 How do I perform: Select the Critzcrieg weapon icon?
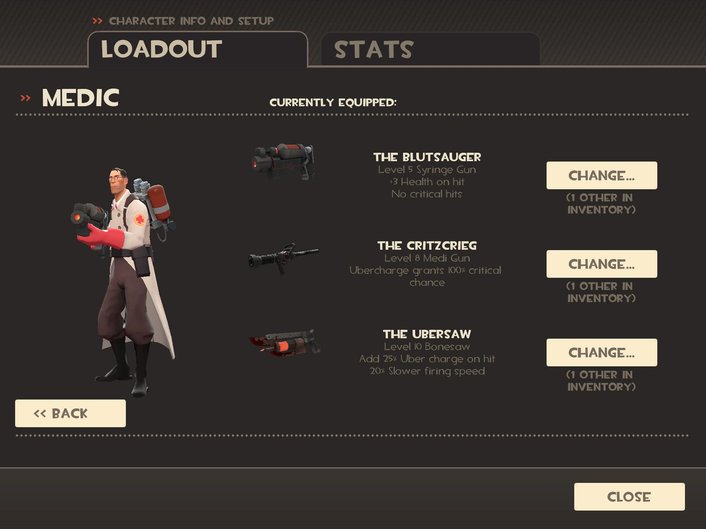coord(283,256)
